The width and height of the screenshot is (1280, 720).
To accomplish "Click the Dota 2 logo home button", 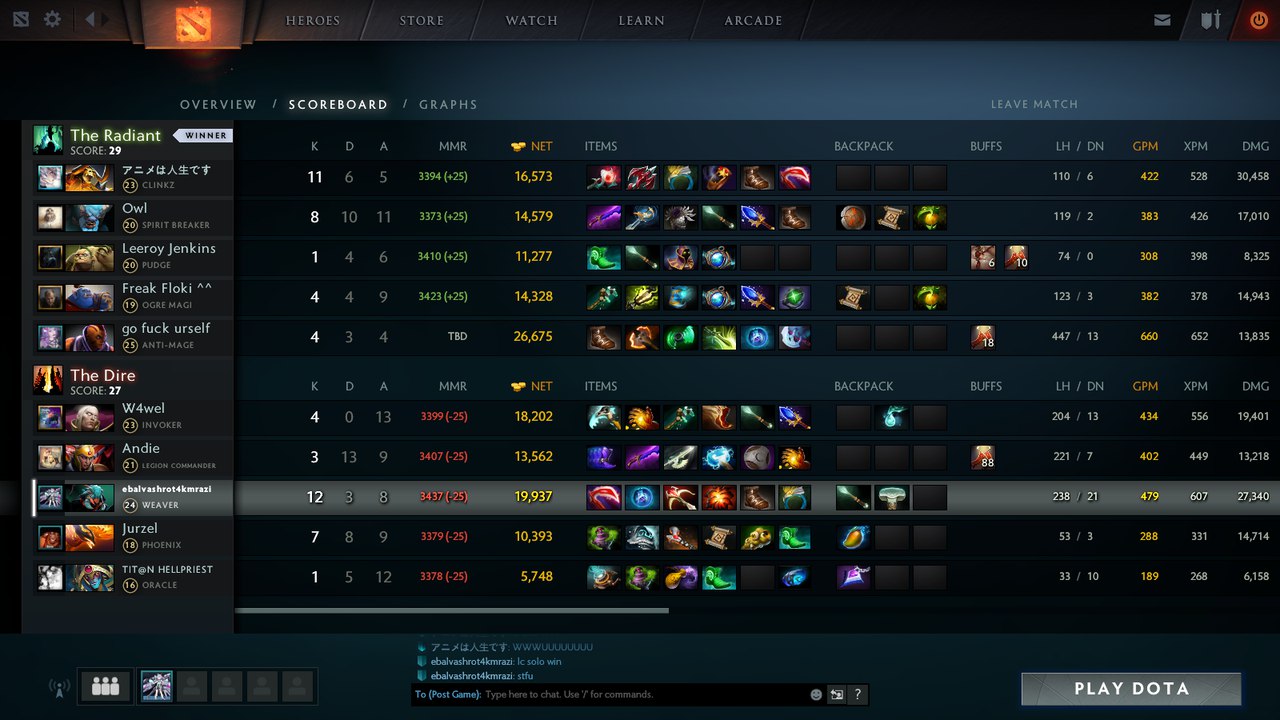I will tap(193, 22).
